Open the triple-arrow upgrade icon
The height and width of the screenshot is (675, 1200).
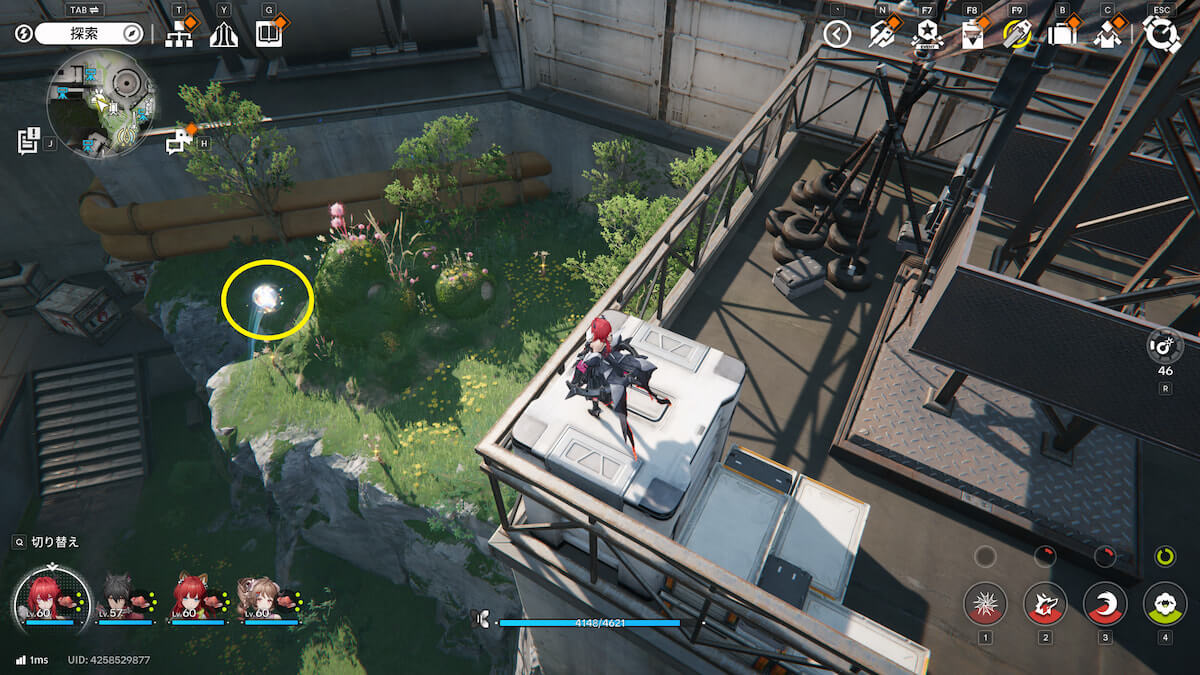coord(223,35)
